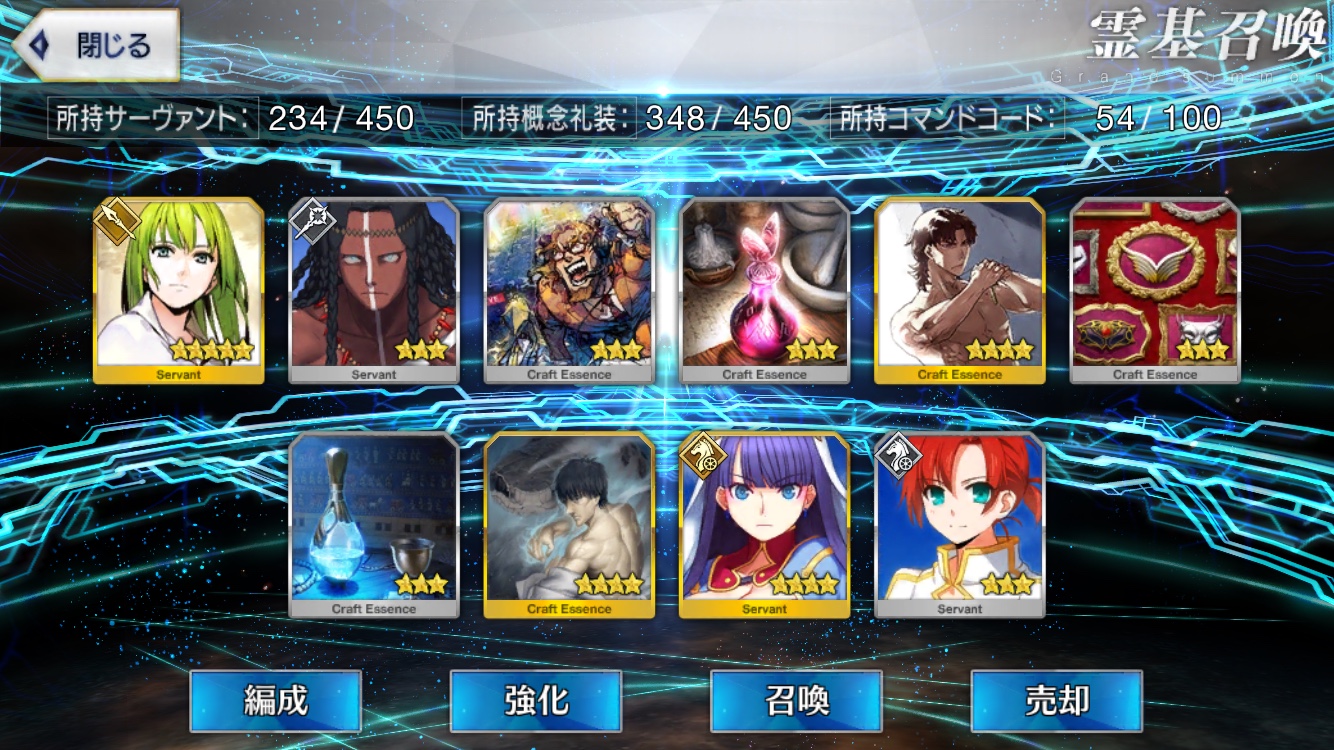Pick the red badge emblems Craft Essence

[1155, 290]
